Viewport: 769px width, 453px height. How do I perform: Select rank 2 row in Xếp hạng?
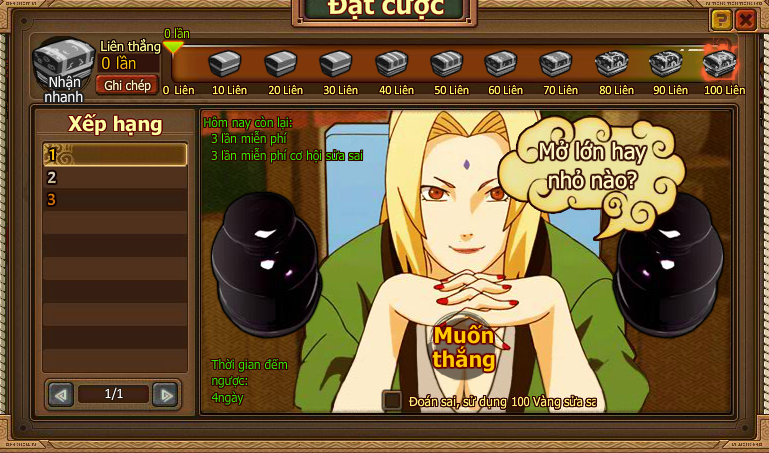(x=115, y=177)
